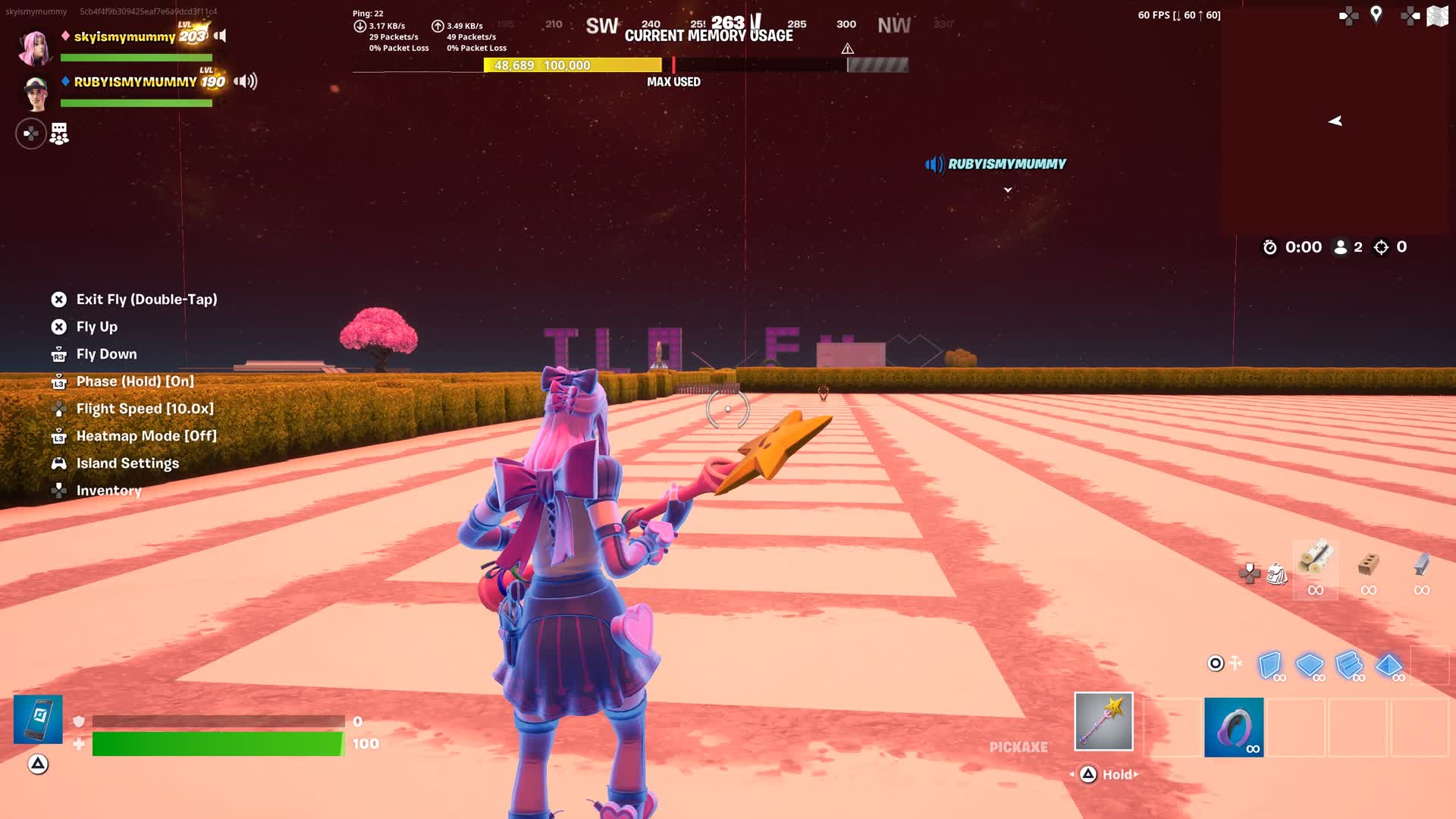Expand the RUBYISMYMUMMY marker chevron
The height and width of the screenshot is (819, 1456).
(1009, 191)
